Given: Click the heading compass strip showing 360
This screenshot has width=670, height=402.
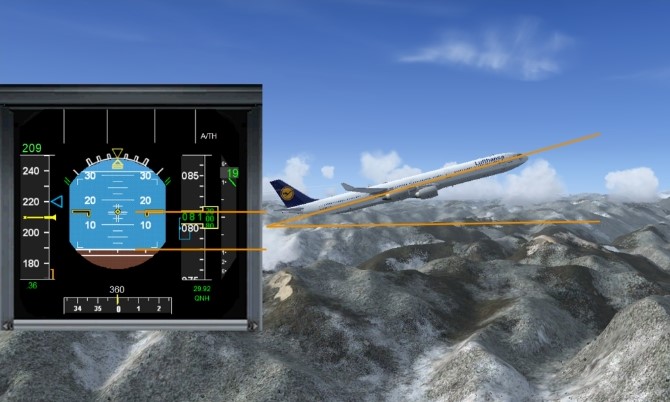Looking at the screenshot, I should coord(117,306).
